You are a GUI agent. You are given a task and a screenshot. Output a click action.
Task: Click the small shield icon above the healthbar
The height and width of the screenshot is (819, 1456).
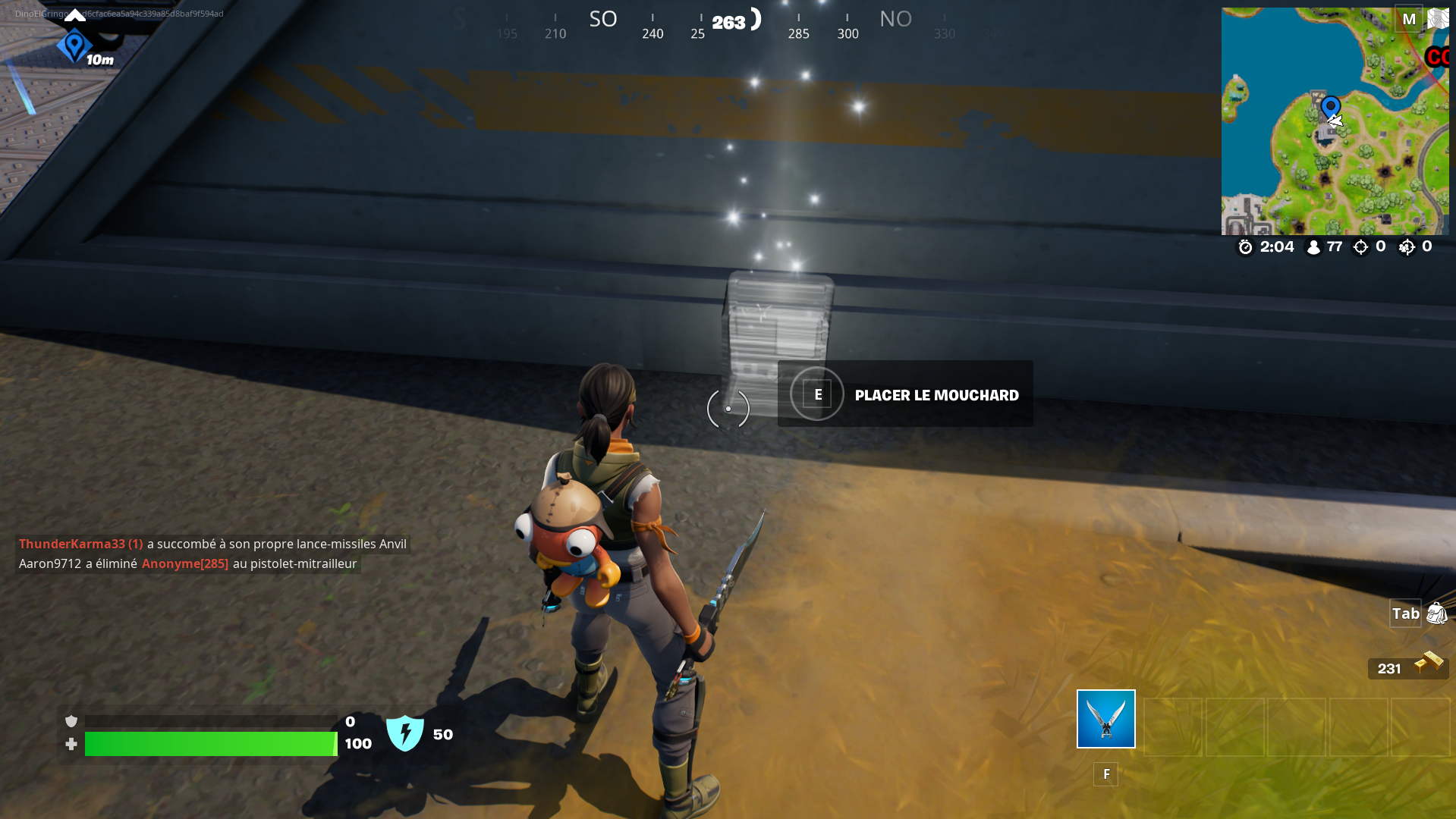pyautogui.click(x=71, y=720)
